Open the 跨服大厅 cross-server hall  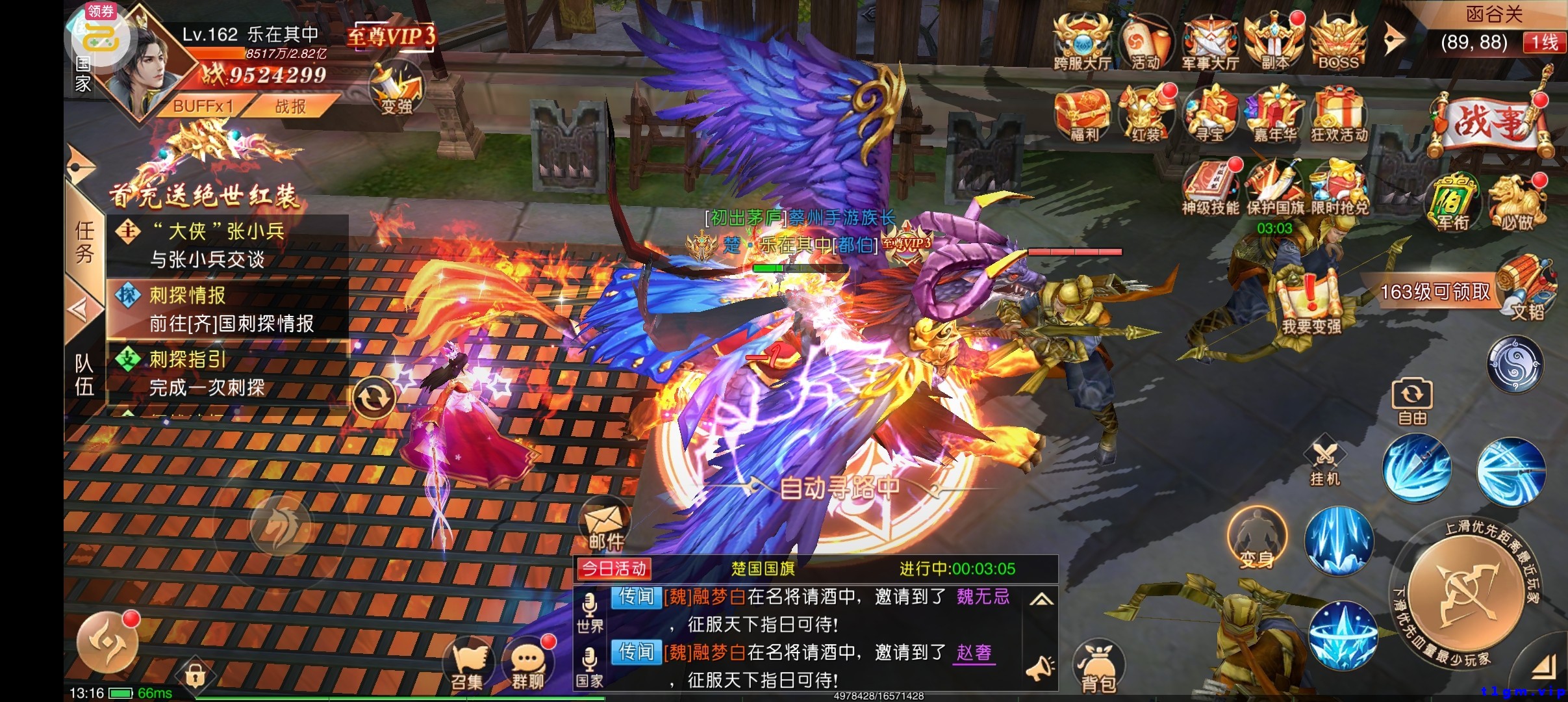point(1081,42)
